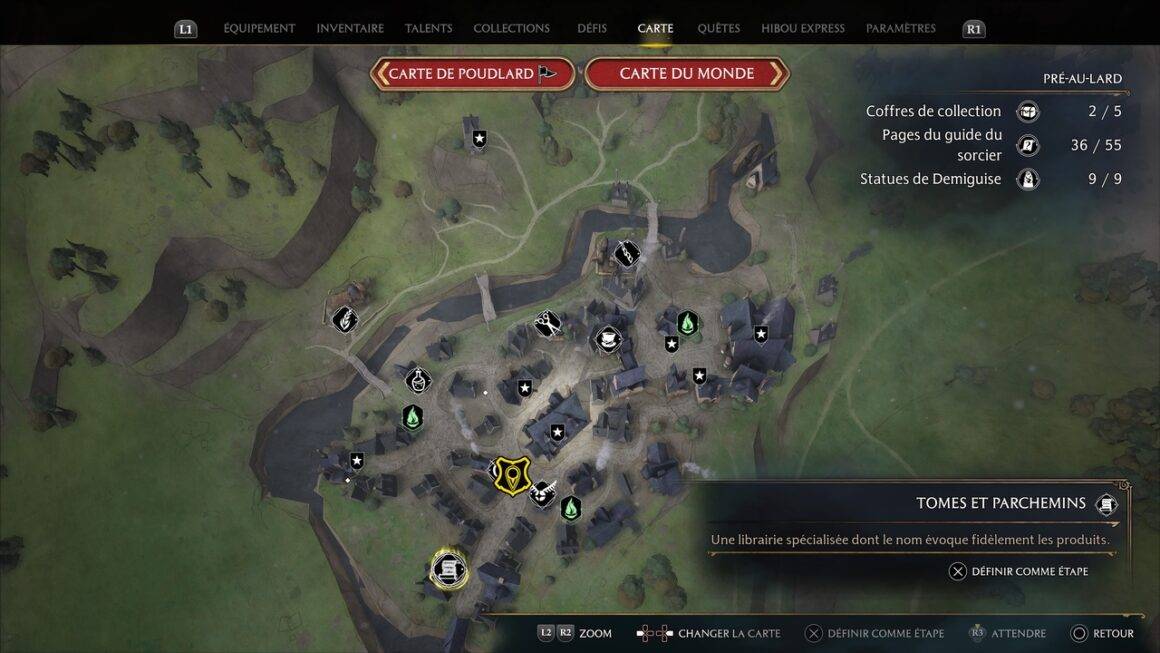
Task: Show the Quêtes tab
Action: click(719, 28)
